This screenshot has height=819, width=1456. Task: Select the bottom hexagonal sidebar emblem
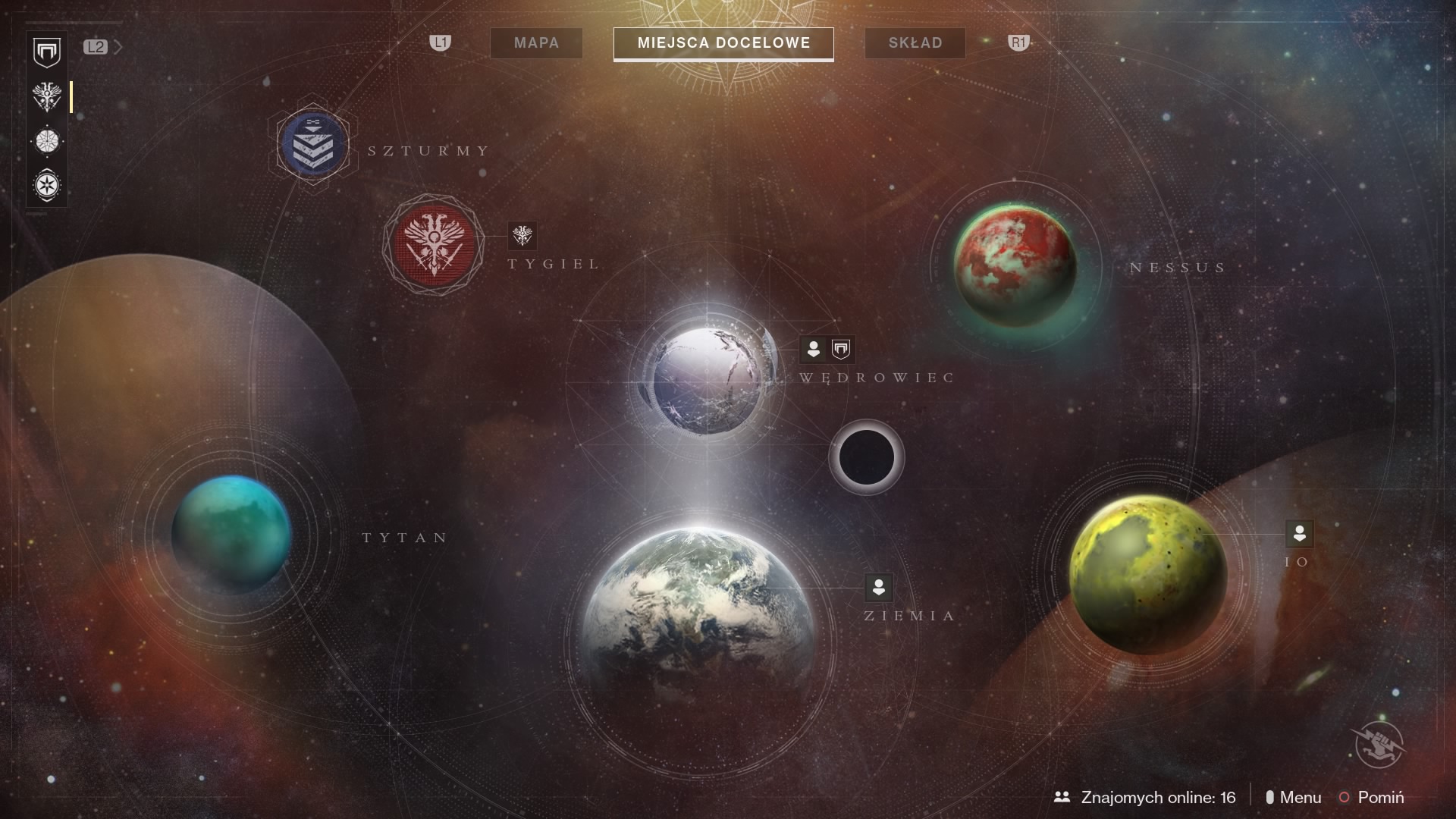(x=47, y=185)
